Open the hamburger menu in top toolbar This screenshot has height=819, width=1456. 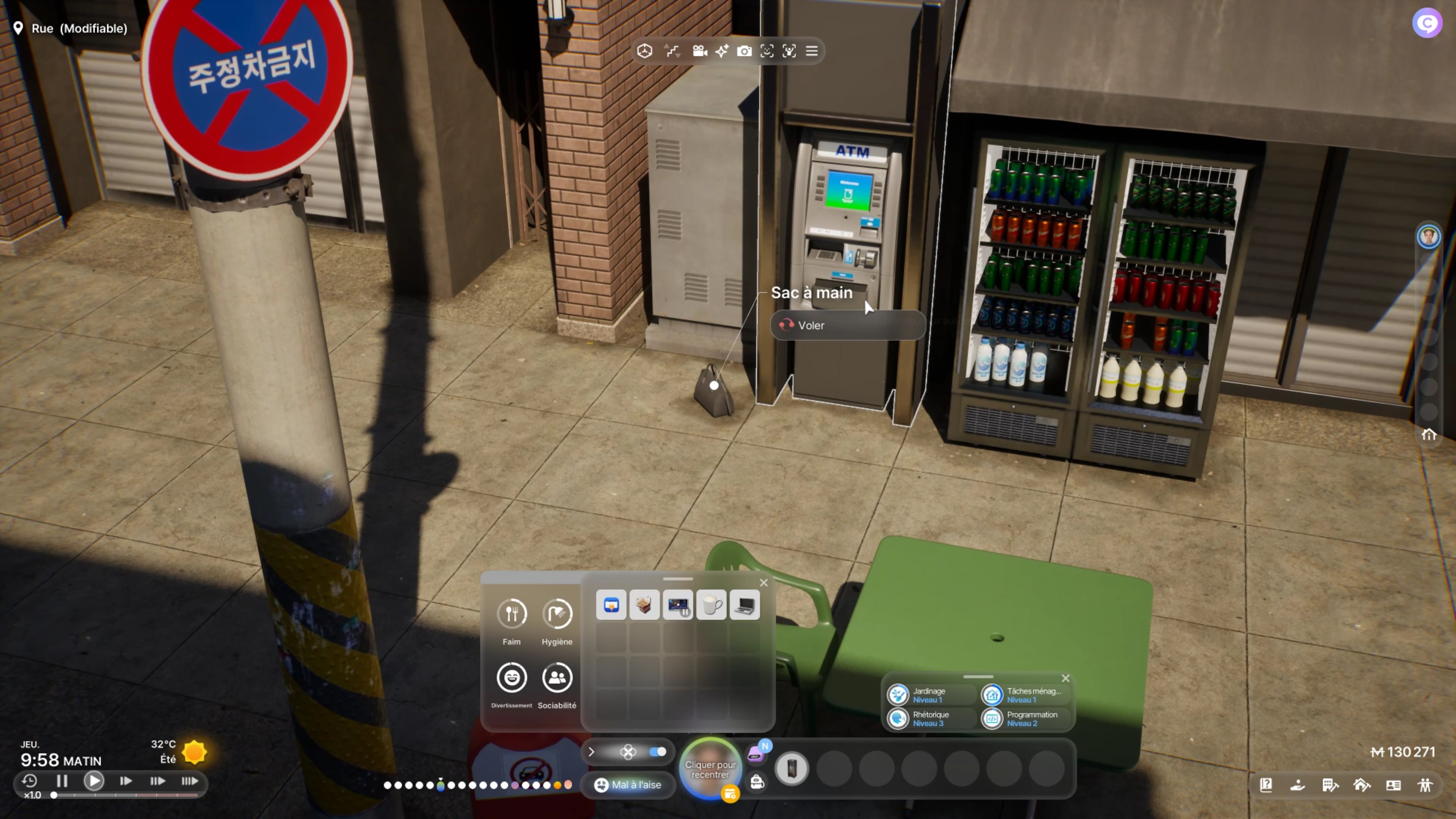812,52
